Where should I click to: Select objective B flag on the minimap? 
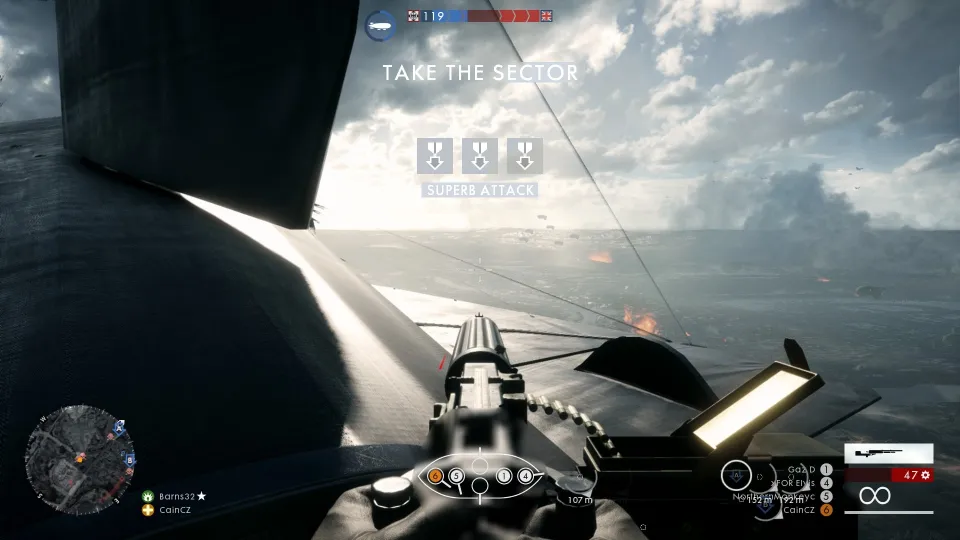(130, 459)
